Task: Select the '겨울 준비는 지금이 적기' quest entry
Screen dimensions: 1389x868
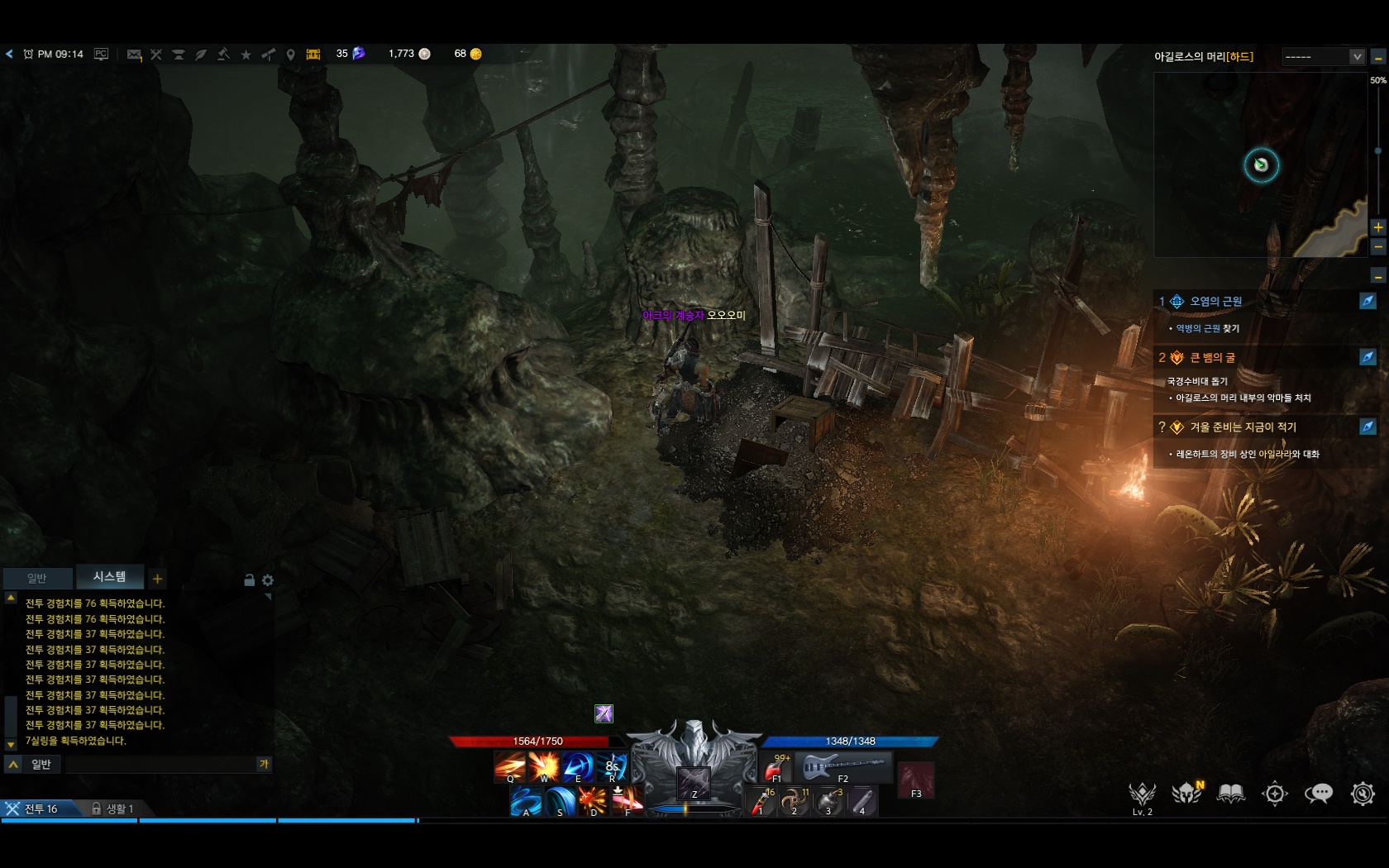Action: click(x=1243, y=427)
